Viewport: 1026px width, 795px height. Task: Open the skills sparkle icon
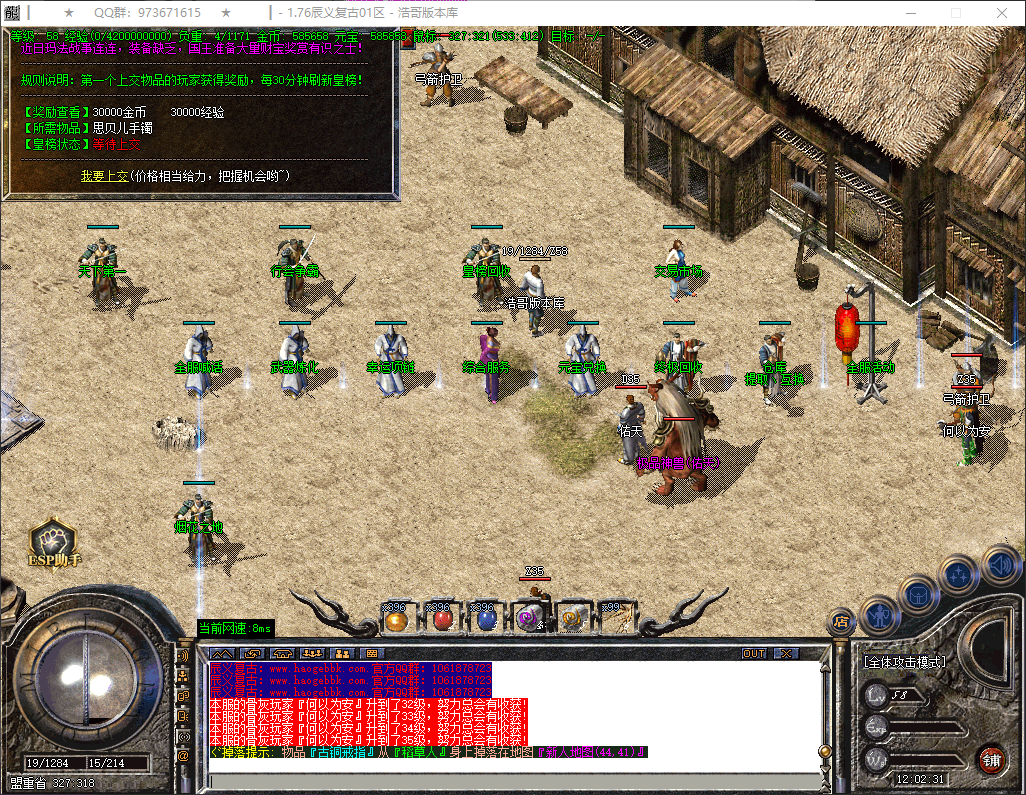coord(959,575)
